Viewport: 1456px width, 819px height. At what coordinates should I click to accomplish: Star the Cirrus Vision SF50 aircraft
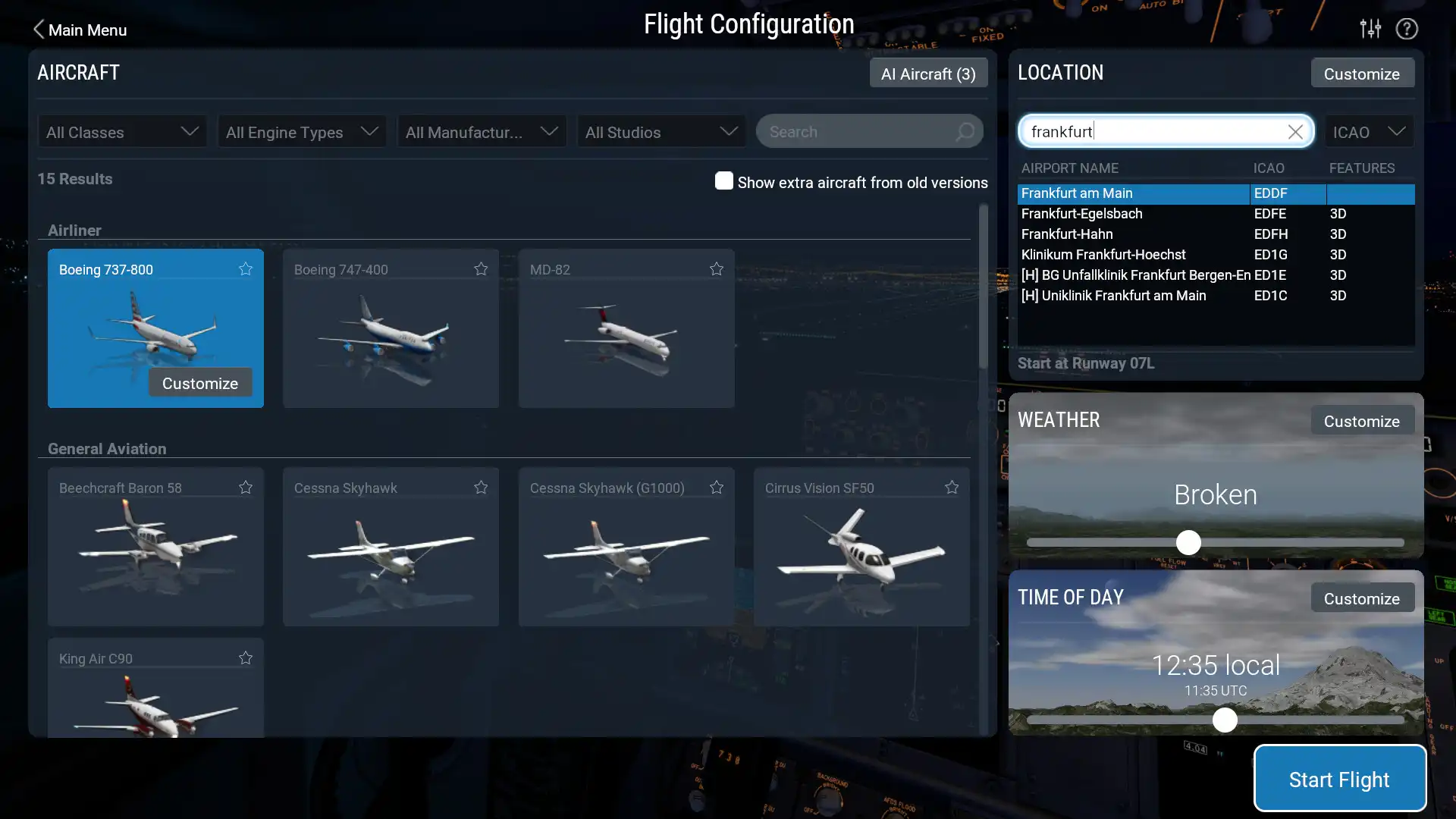tap(951, 488)
